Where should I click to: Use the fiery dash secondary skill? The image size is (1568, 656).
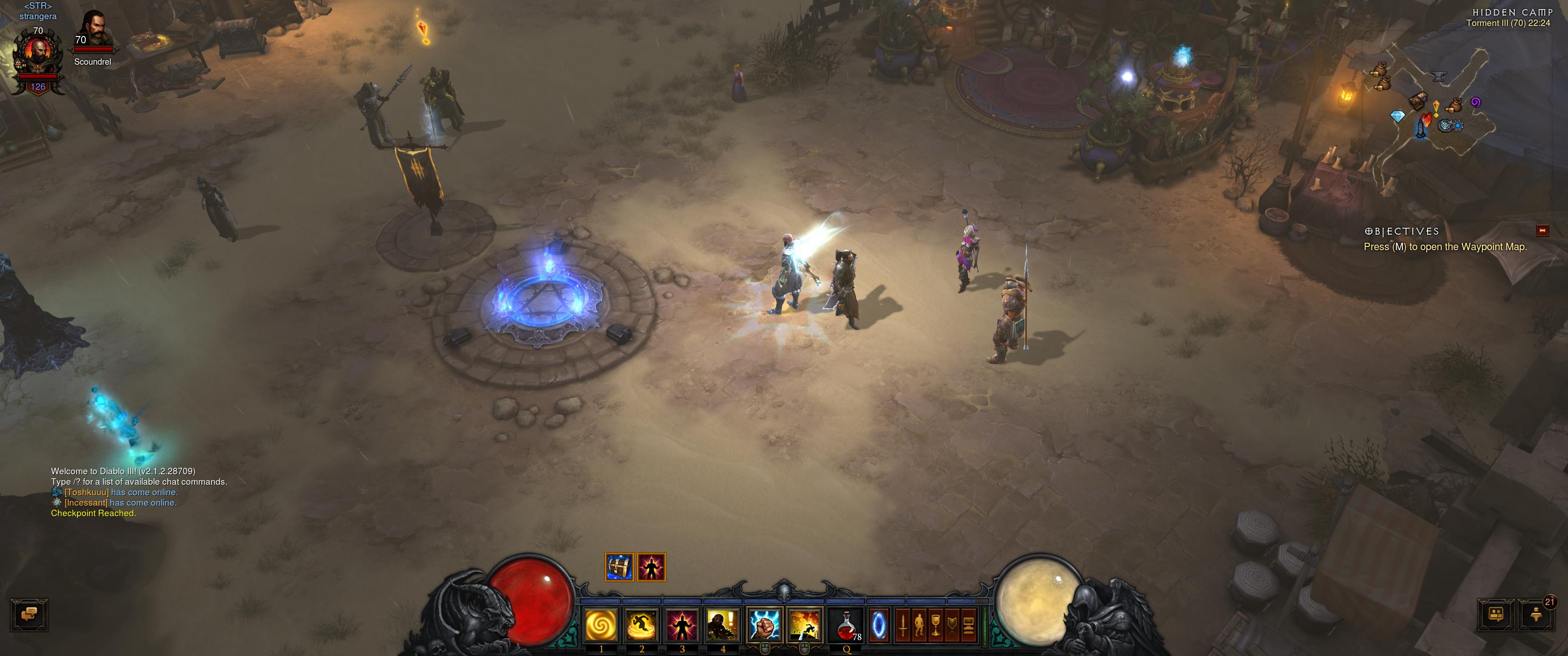coord(804,625)
